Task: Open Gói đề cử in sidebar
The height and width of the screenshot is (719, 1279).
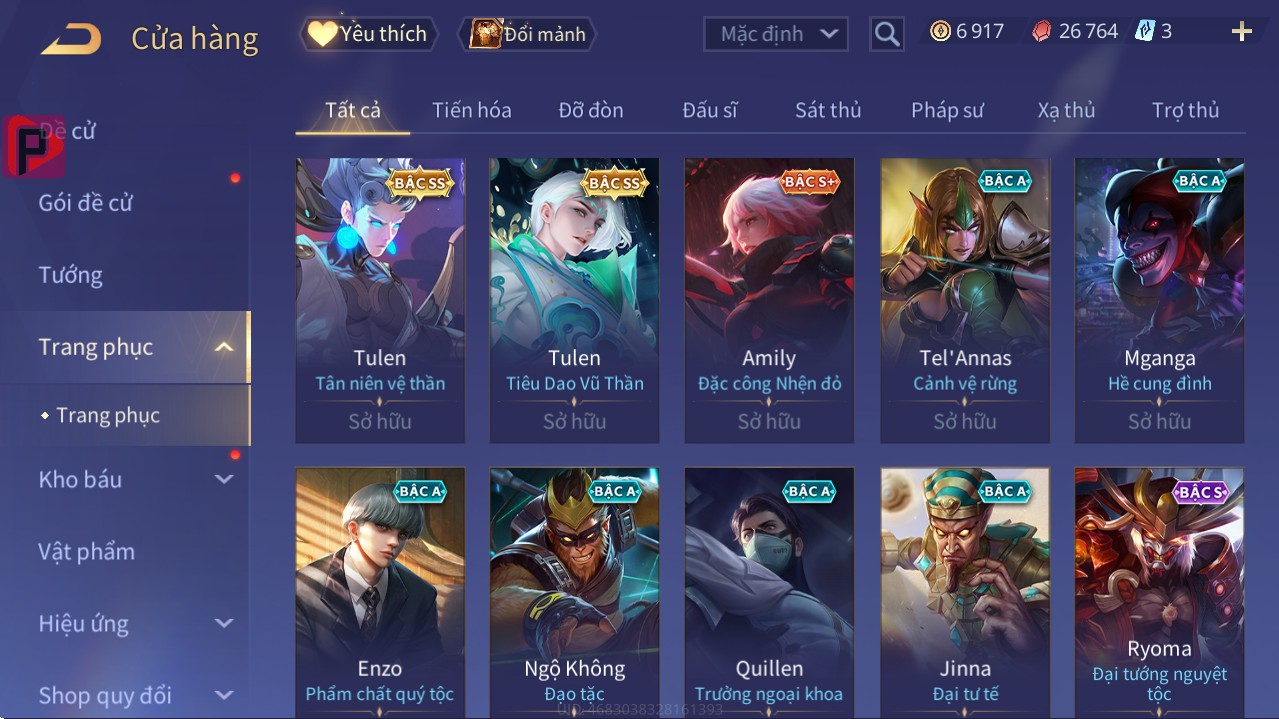Action: (86, 203)
